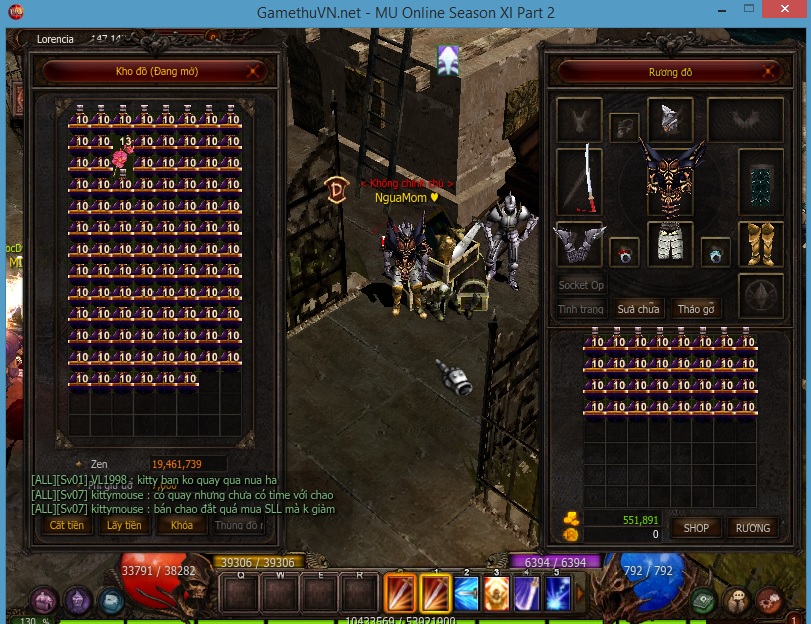The image size is (811, 624).
Task: Click the Lấy tiền withdraw button
Action: point(125,525)
